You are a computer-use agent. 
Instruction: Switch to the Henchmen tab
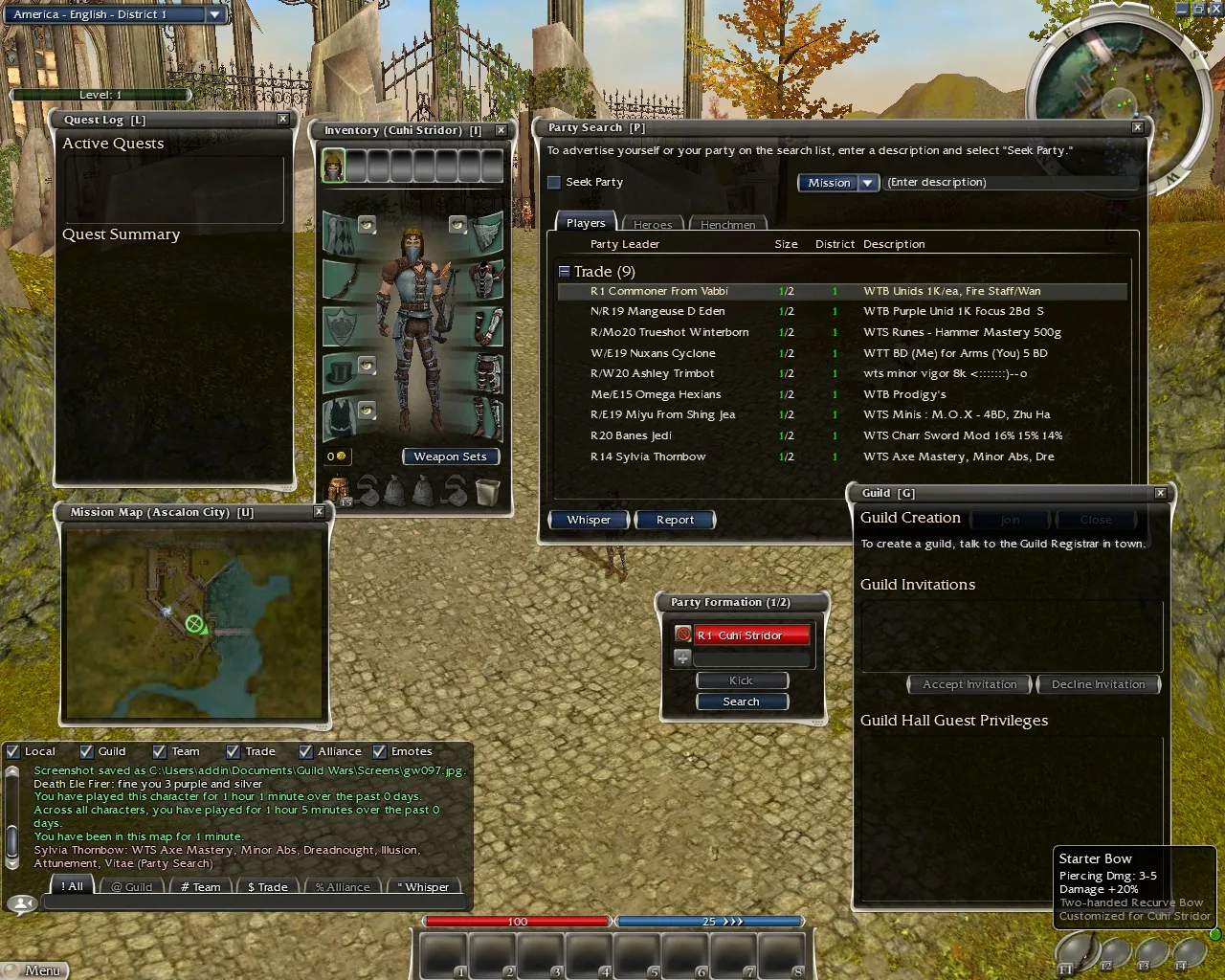(x=727, y=224)
